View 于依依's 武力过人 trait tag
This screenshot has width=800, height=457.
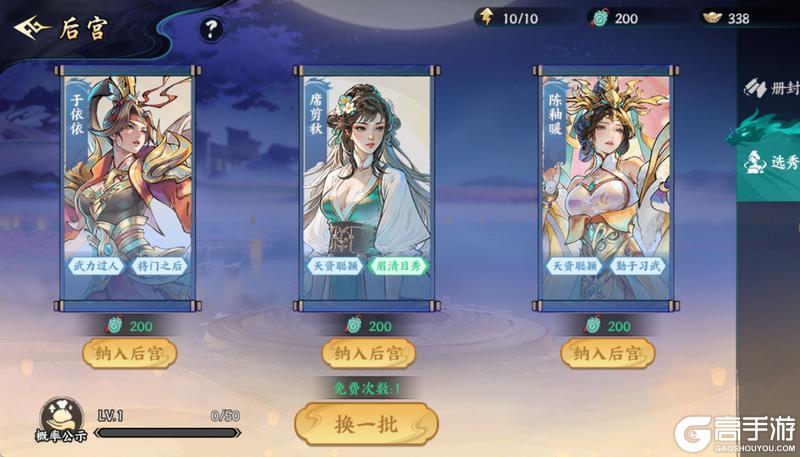pyautogui.click(x=97, y=266)
